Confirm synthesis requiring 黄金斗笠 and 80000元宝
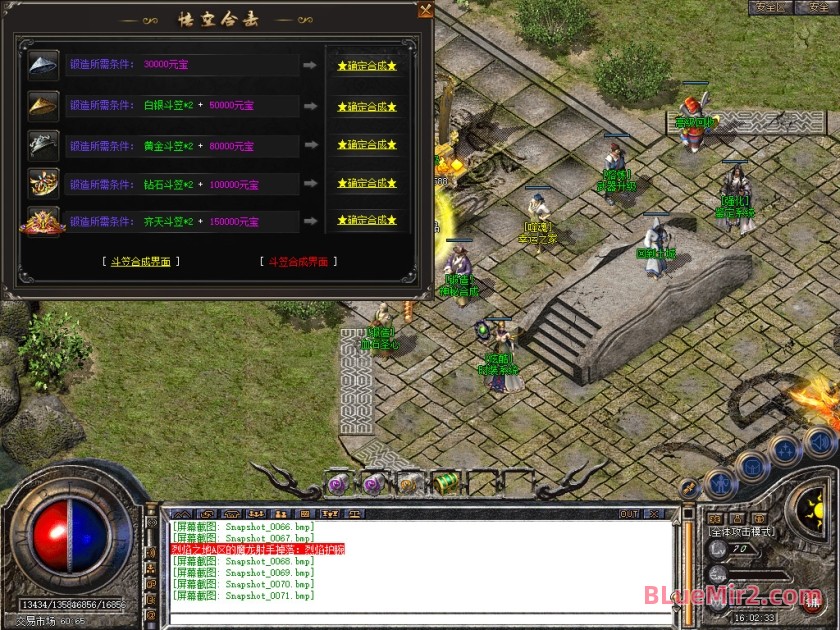Viewport: 840px width, 630px height. [367, 145]
